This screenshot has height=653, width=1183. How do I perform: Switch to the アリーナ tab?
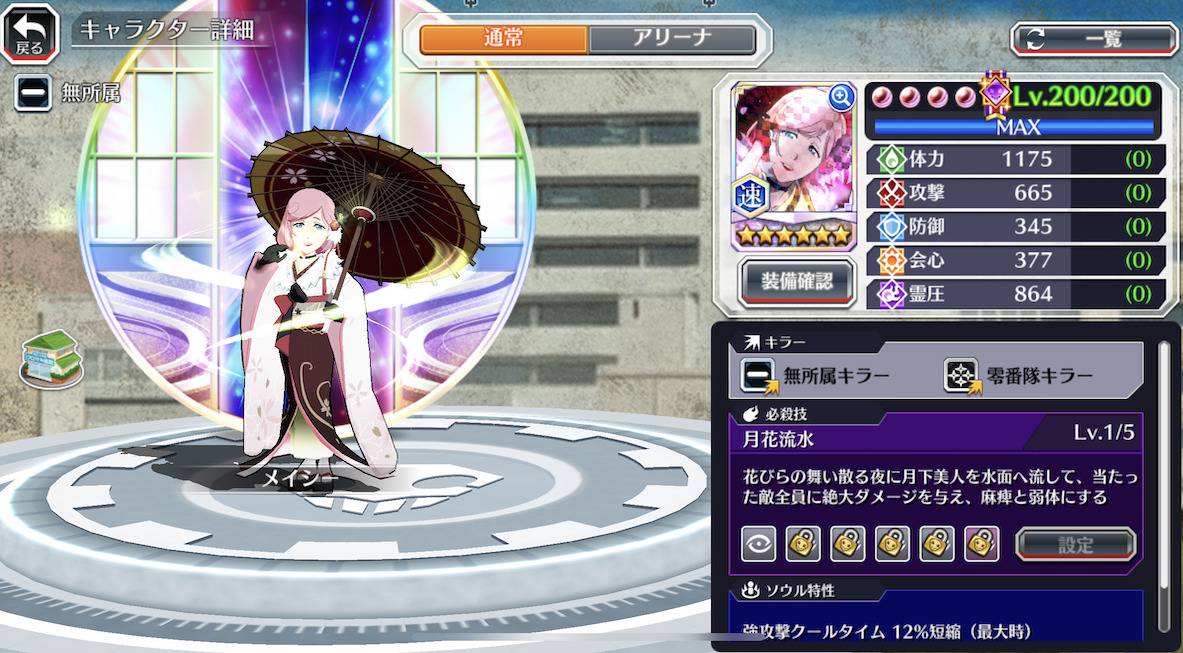point(671,39)
